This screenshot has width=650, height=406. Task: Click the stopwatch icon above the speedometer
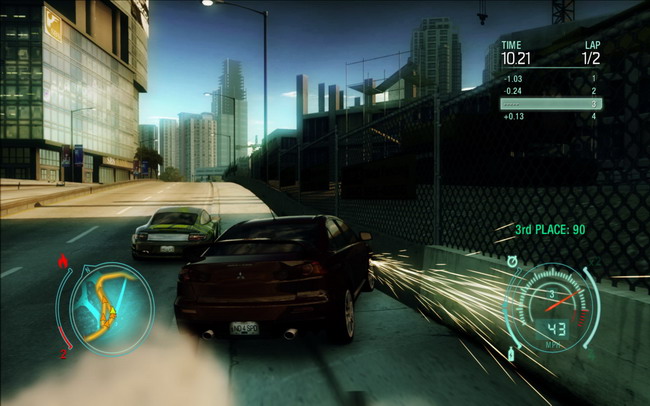click(511, 262)
